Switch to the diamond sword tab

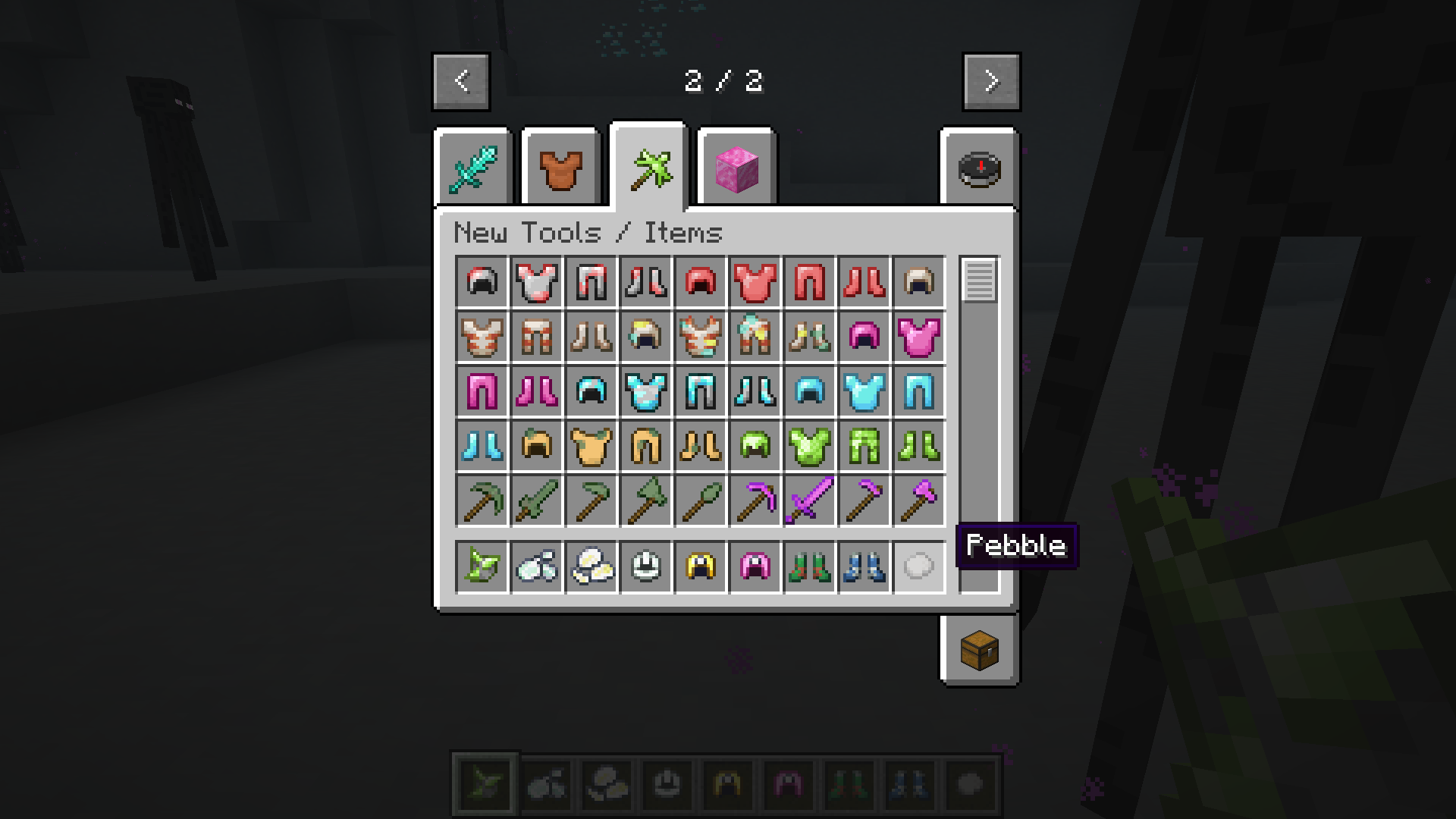(472, 168)
